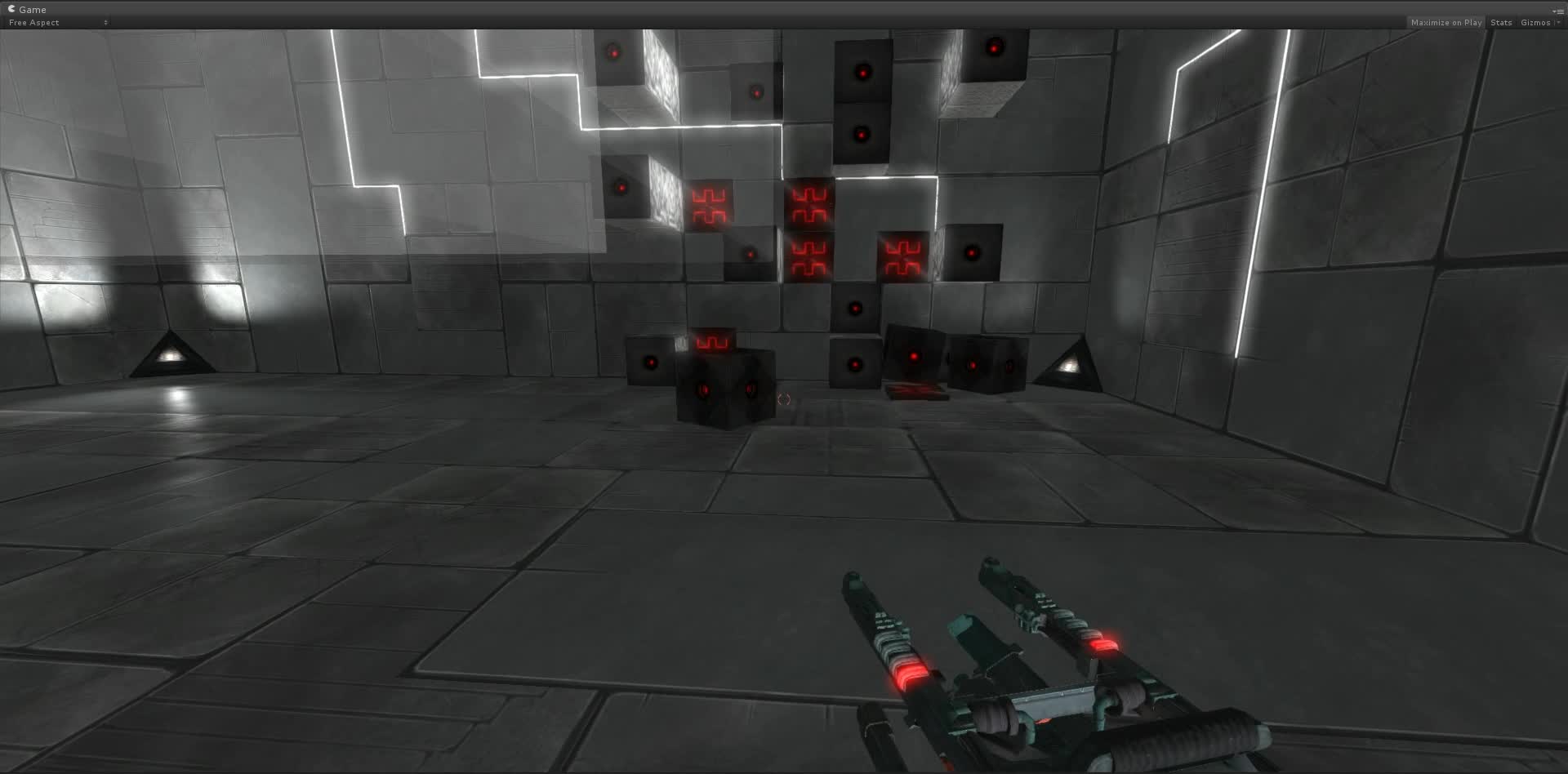
Task: Click the crosshair reticle at screen center
Action: pos(784,400)
